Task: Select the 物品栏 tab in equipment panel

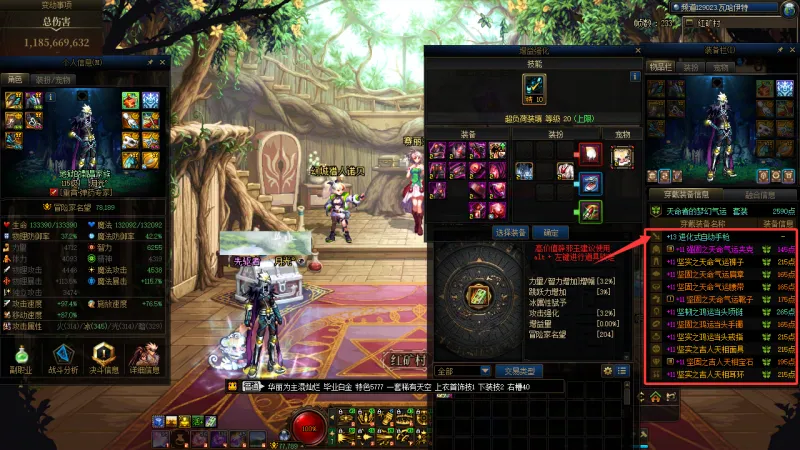Action: [659, 67]
